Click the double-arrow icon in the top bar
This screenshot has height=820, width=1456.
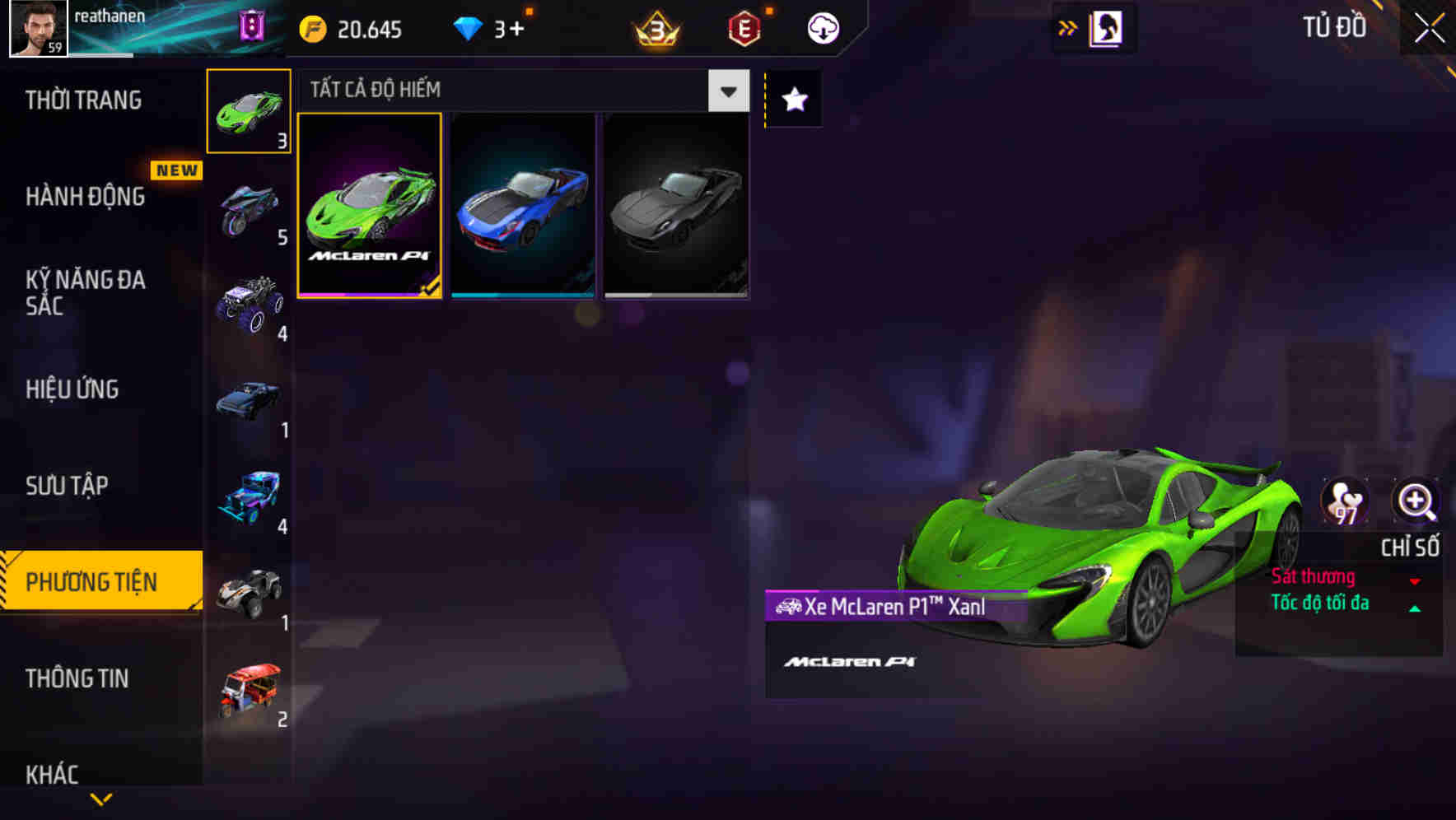click(1066, 27)
